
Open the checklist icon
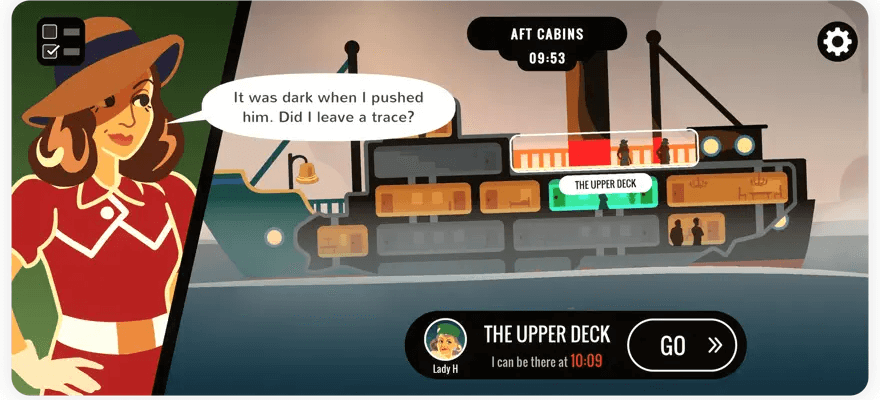[60, 41]
